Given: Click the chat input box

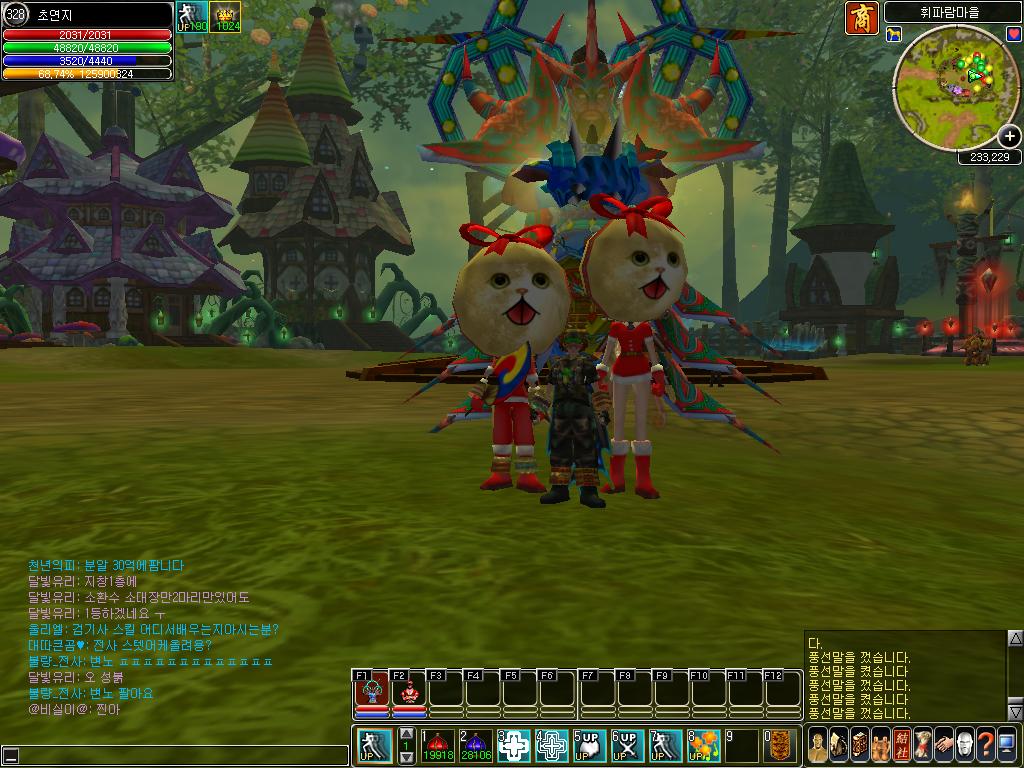Looking at the screenshot, I should 180,755.
